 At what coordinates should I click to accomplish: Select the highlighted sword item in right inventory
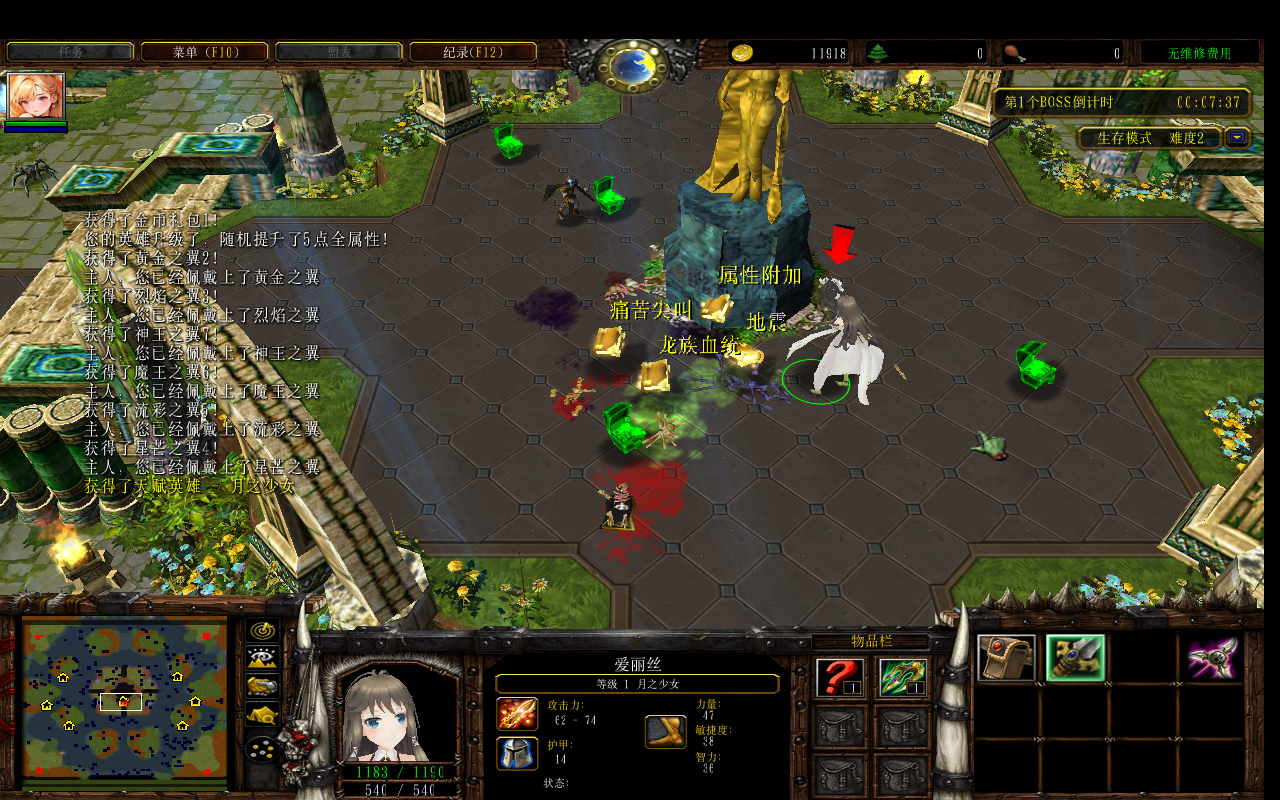(1075, 658)
